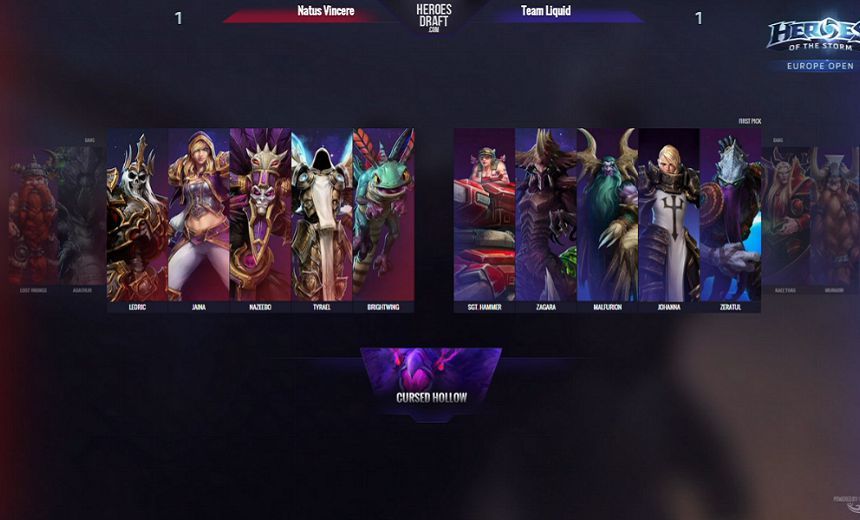
Task: Select Johanna from Team Liquid's picks
Action: (668, 213)
